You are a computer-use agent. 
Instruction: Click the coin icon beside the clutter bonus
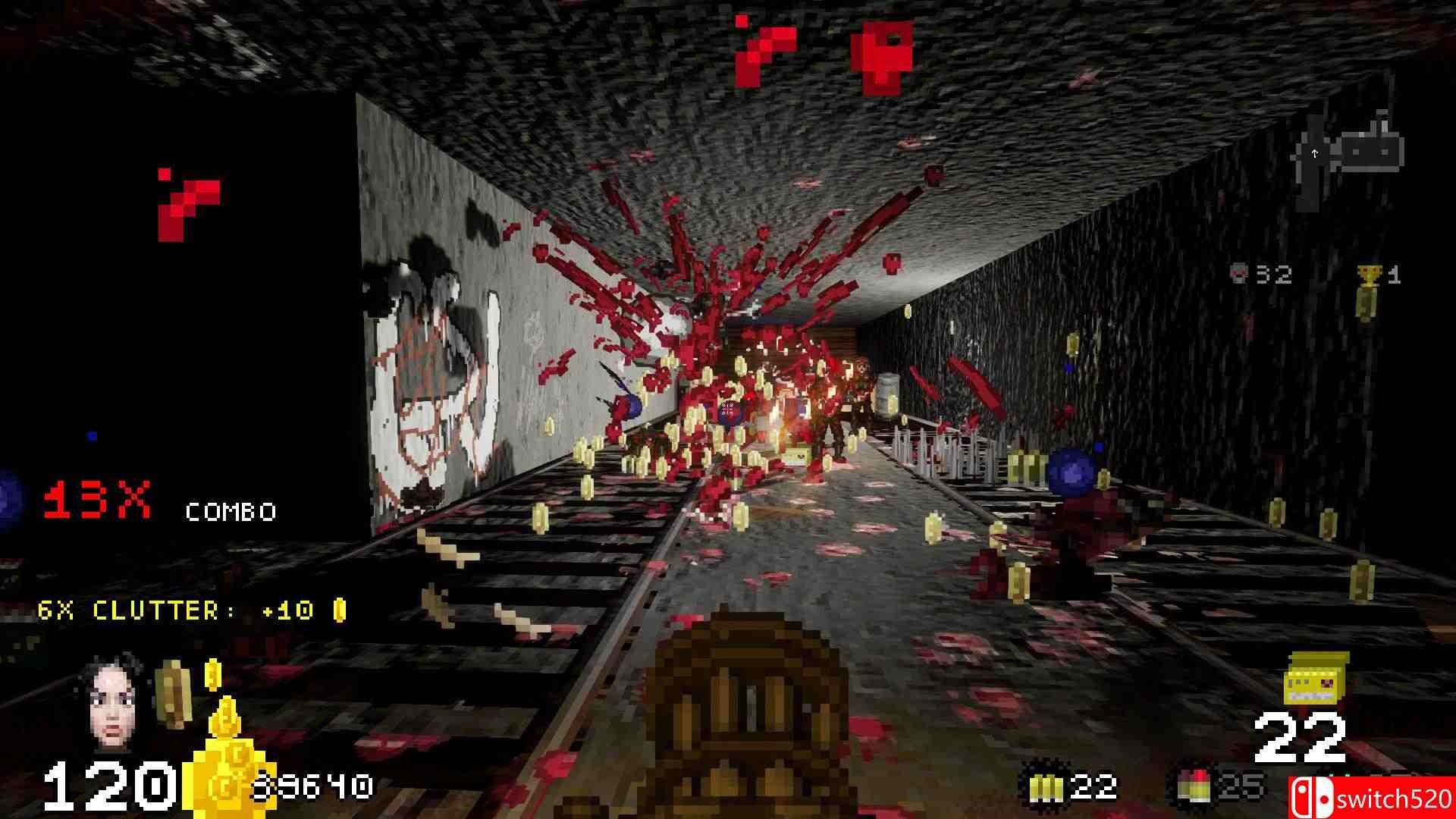339,610
